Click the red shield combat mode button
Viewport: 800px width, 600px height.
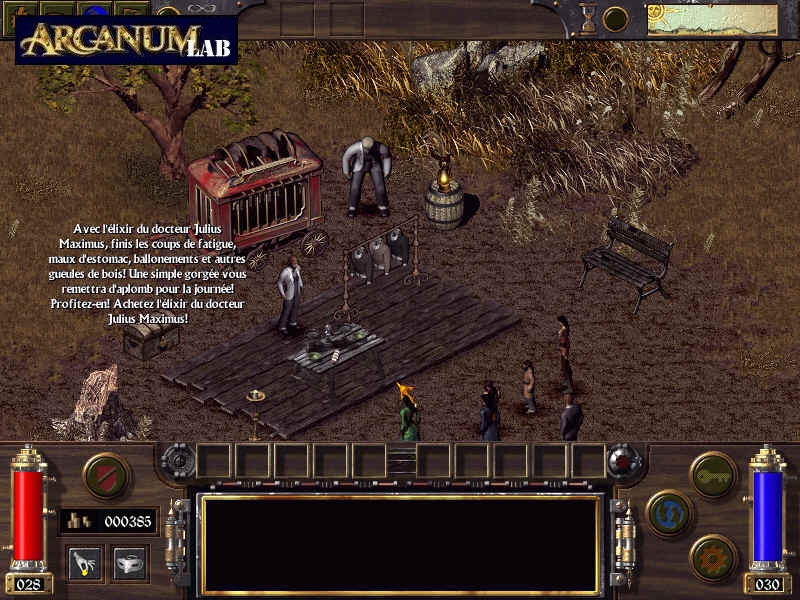click(x=107, y=475)
